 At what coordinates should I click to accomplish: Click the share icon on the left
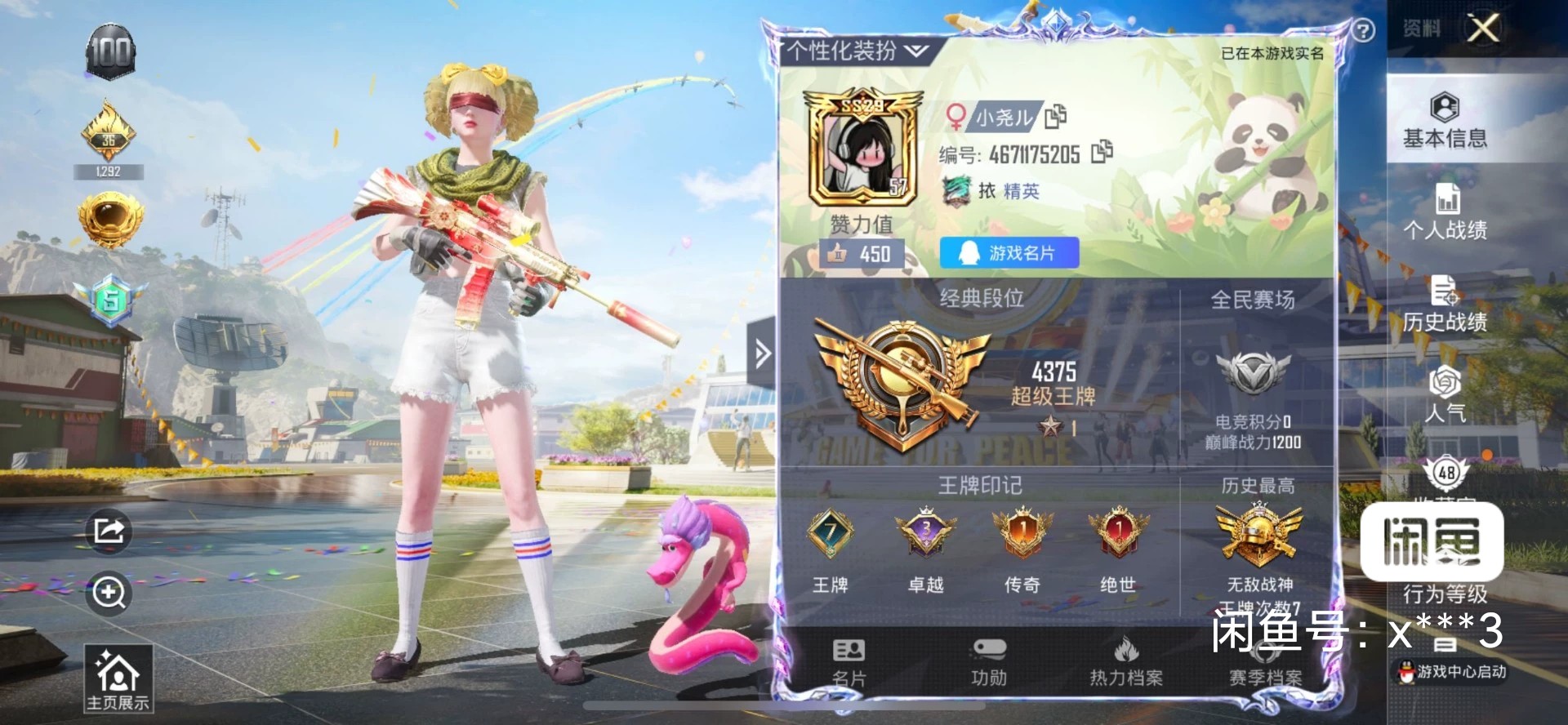pyautogui.click(x=109, y=532)
